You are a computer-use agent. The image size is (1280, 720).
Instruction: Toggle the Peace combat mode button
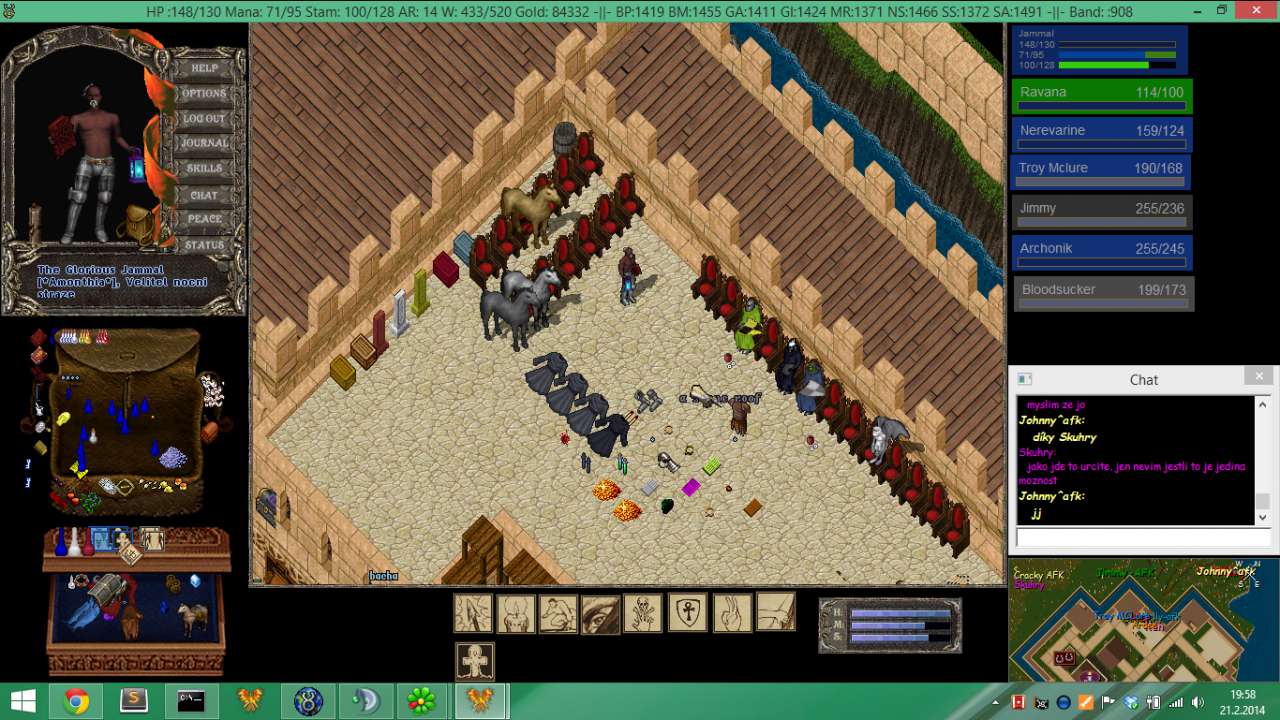(x=204, y=219)
